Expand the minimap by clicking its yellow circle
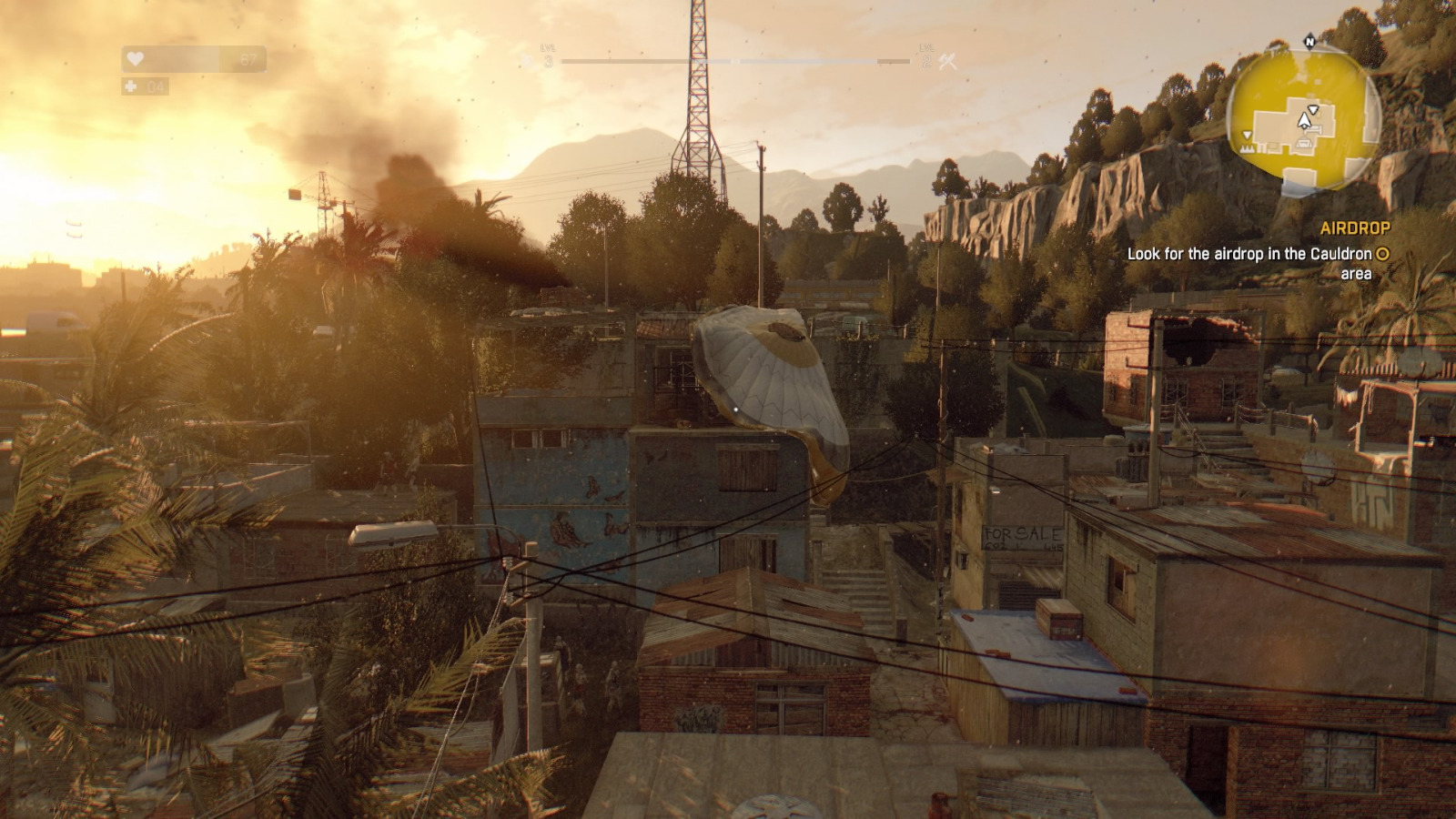The width and height of the screenshot is (1456, 819). pos(1304,113)
